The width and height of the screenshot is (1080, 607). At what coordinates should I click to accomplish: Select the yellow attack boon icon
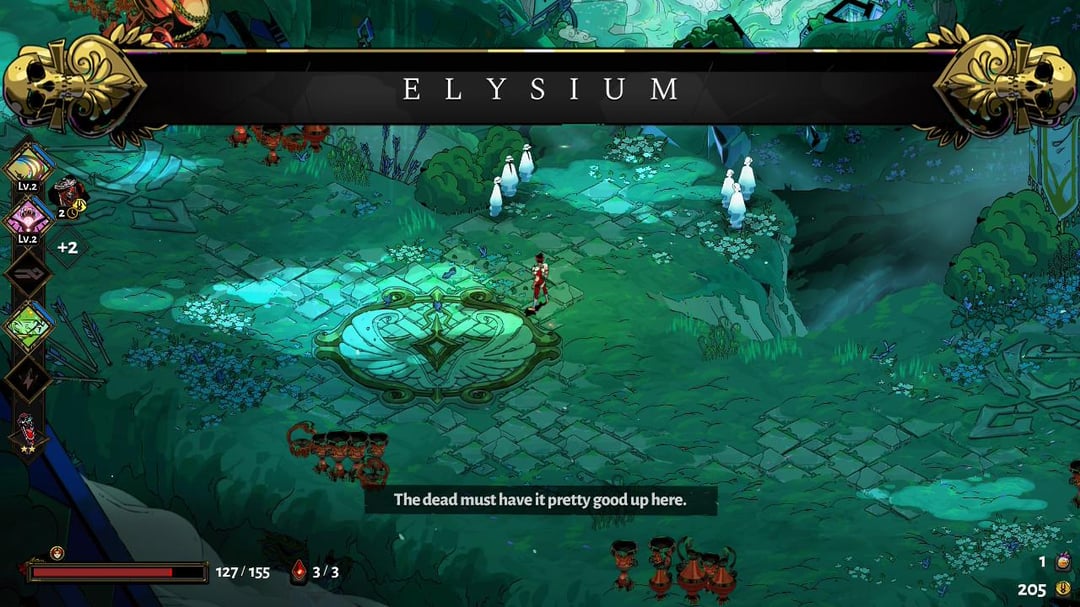28,166
